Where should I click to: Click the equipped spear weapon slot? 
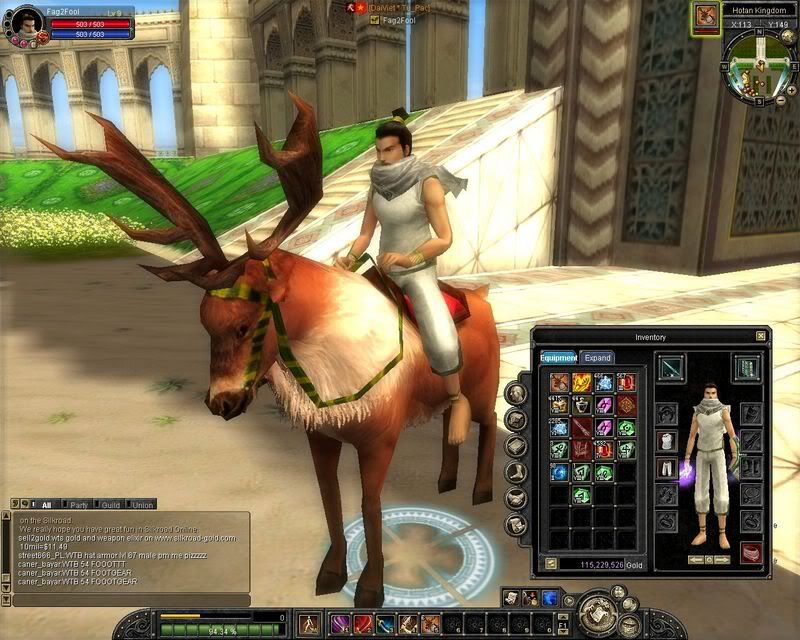(x=670, y=367)
